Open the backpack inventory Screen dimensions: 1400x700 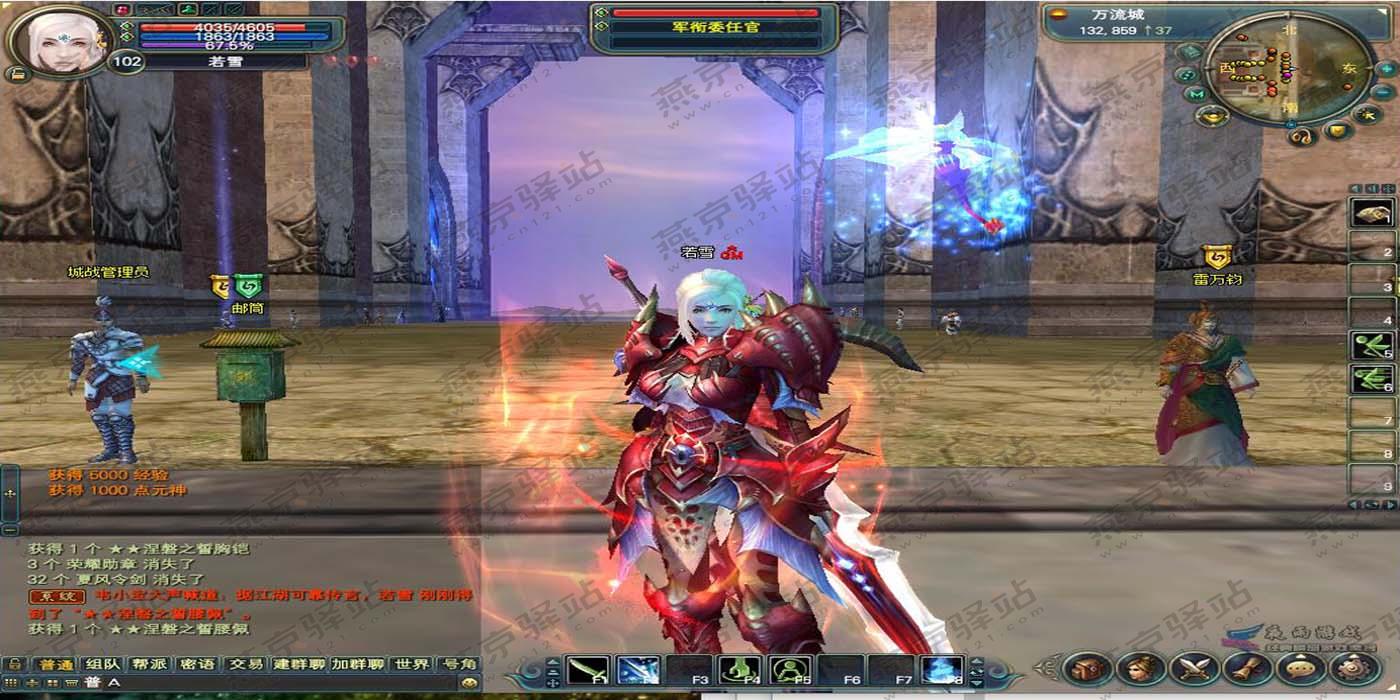tap(1088, 668)
